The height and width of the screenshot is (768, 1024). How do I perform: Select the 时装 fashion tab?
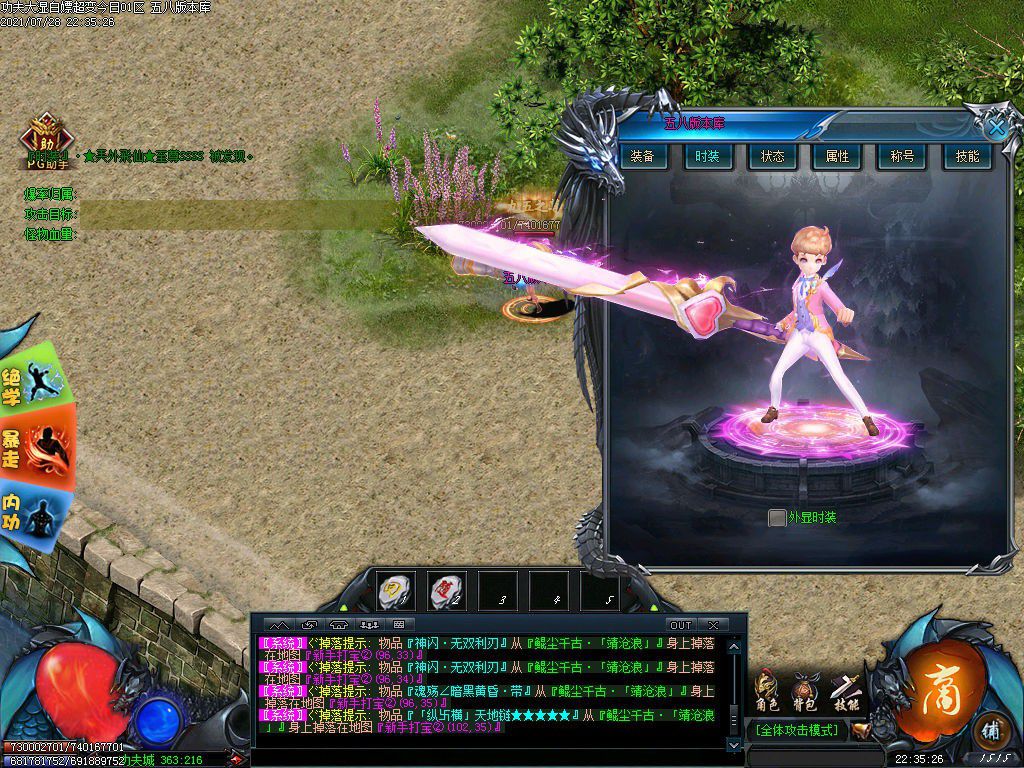point(708,157)
